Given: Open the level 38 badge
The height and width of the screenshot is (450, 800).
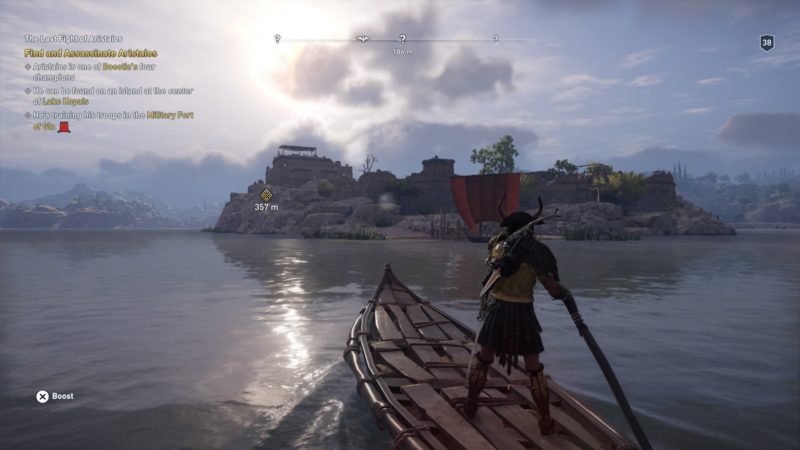Looking at the screenshot, I should (x=767, y=43).
